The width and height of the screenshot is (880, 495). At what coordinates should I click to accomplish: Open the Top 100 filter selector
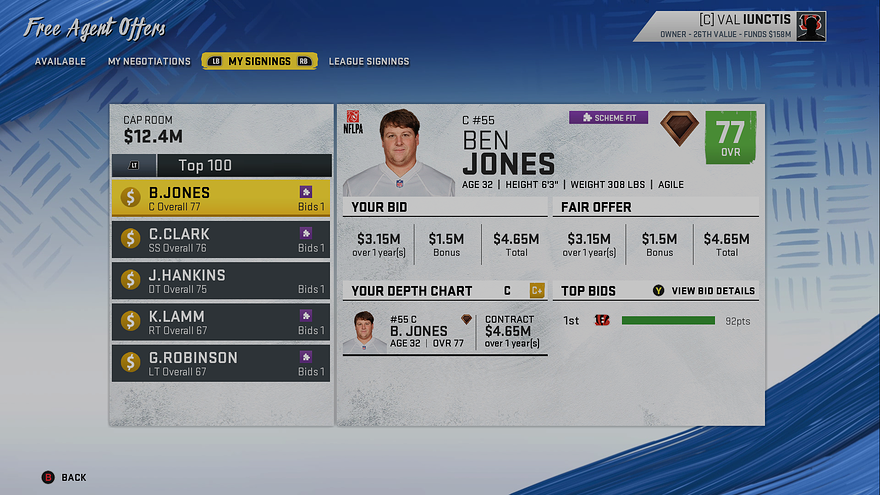(229, 166)
